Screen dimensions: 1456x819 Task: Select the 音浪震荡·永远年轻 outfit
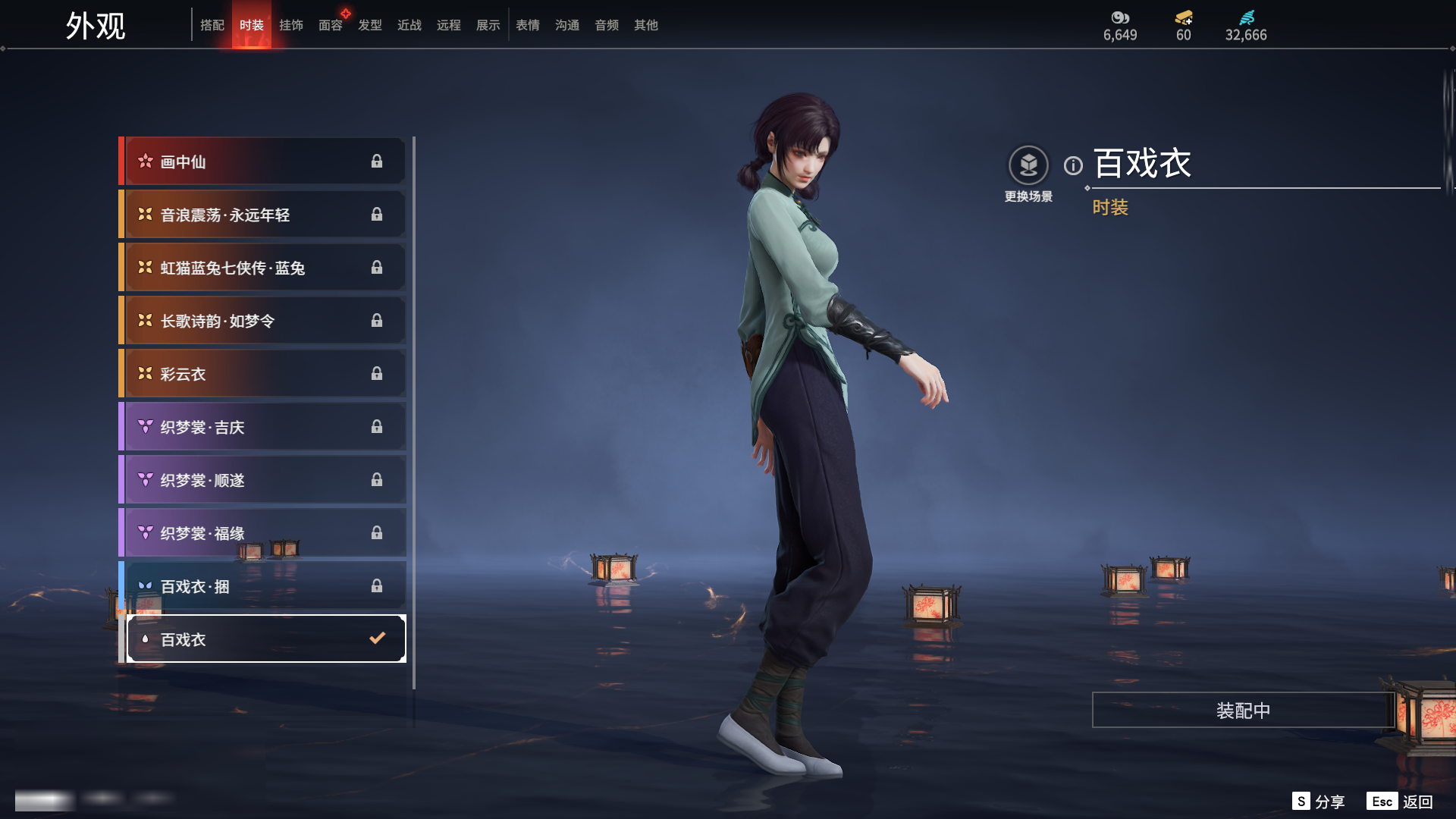(262, 215)
